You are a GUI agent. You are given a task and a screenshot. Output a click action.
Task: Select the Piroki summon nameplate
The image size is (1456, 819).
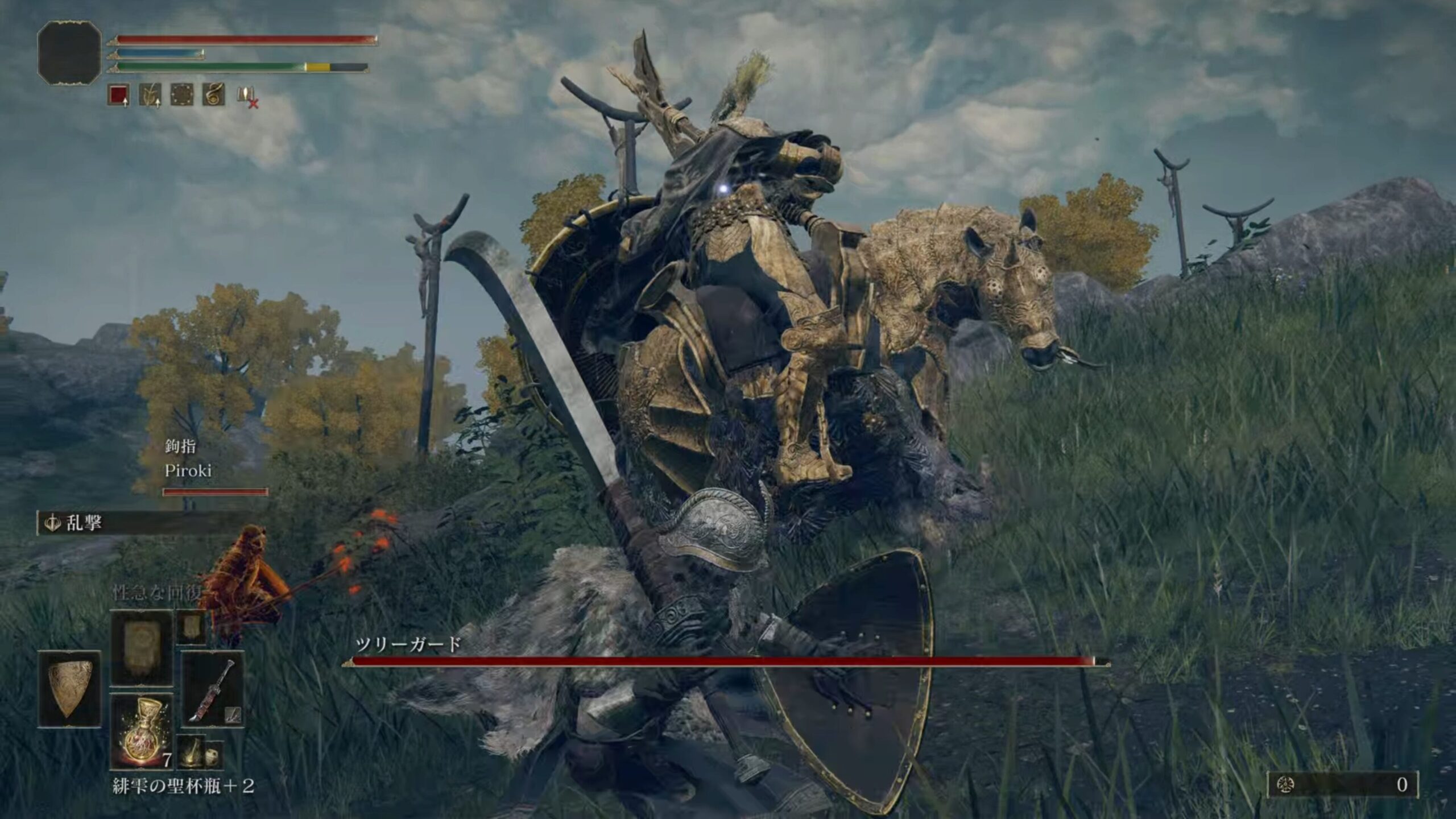[188, 470]
